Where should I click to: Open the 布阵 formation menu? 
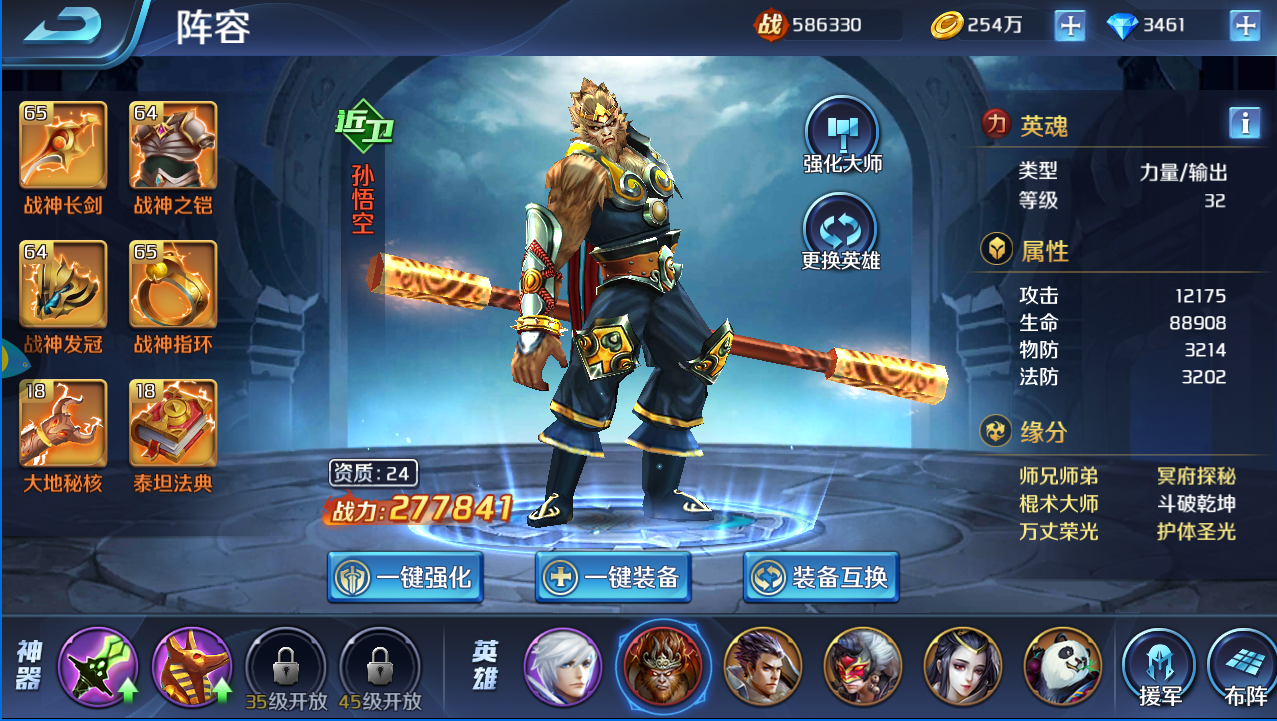[1245, 667]
